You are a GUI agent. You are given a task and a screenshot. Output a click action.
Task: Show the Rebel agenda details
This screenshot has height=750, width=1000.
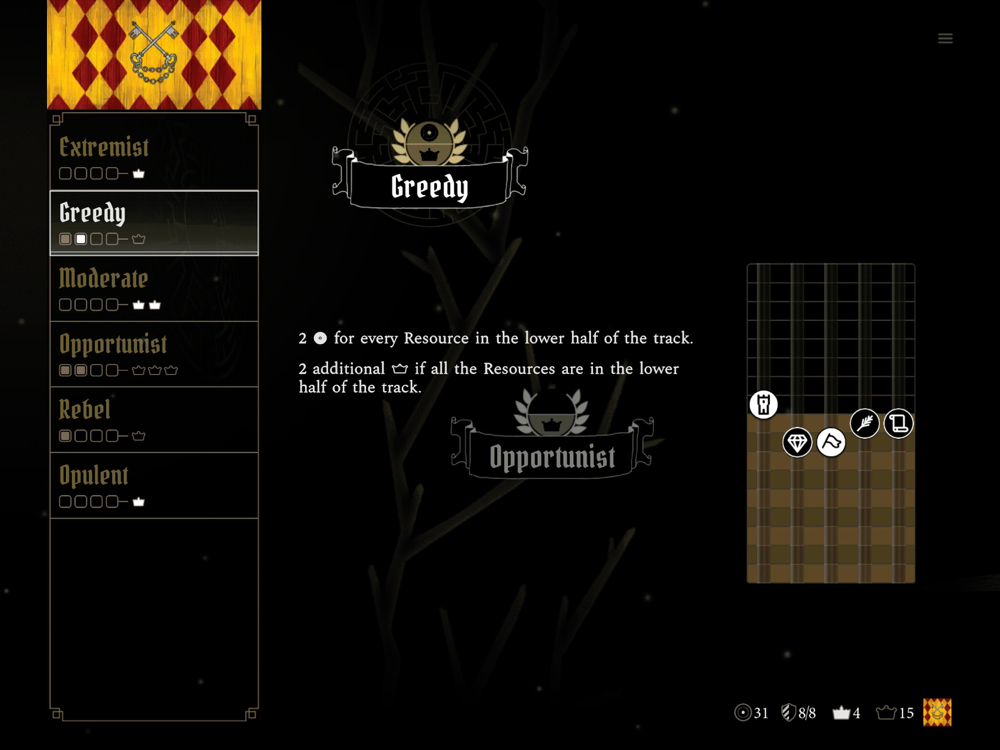(154, 420)
